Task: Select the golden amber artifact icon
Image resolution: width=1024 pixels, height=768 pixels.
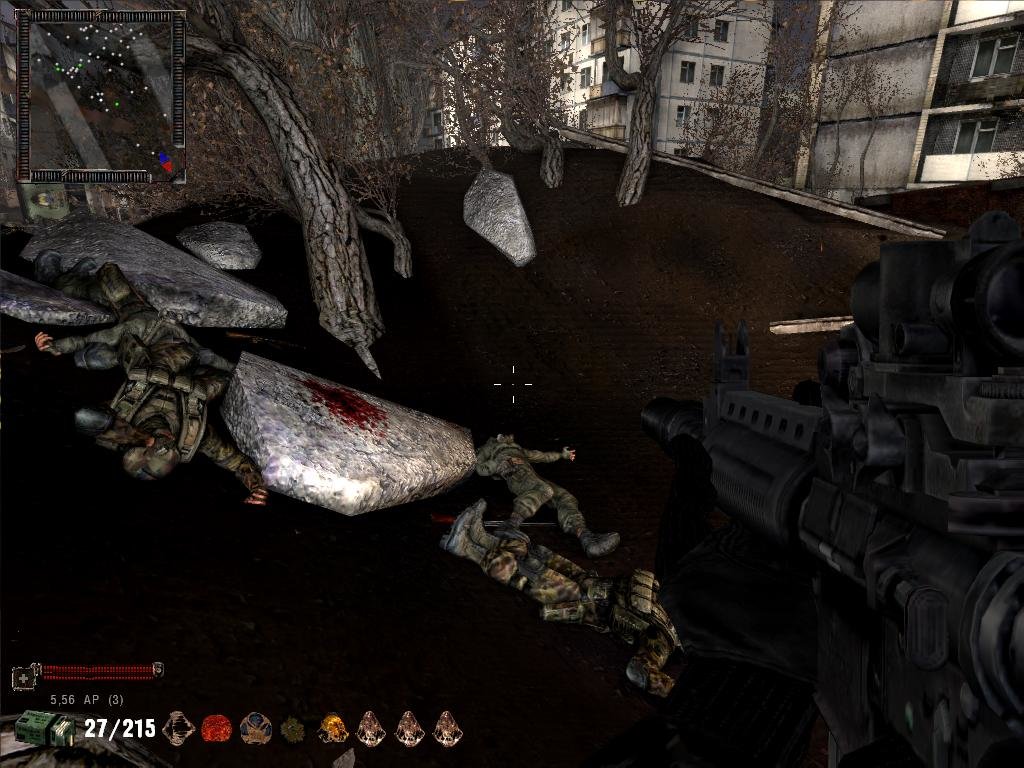Action: coord(333,728)
